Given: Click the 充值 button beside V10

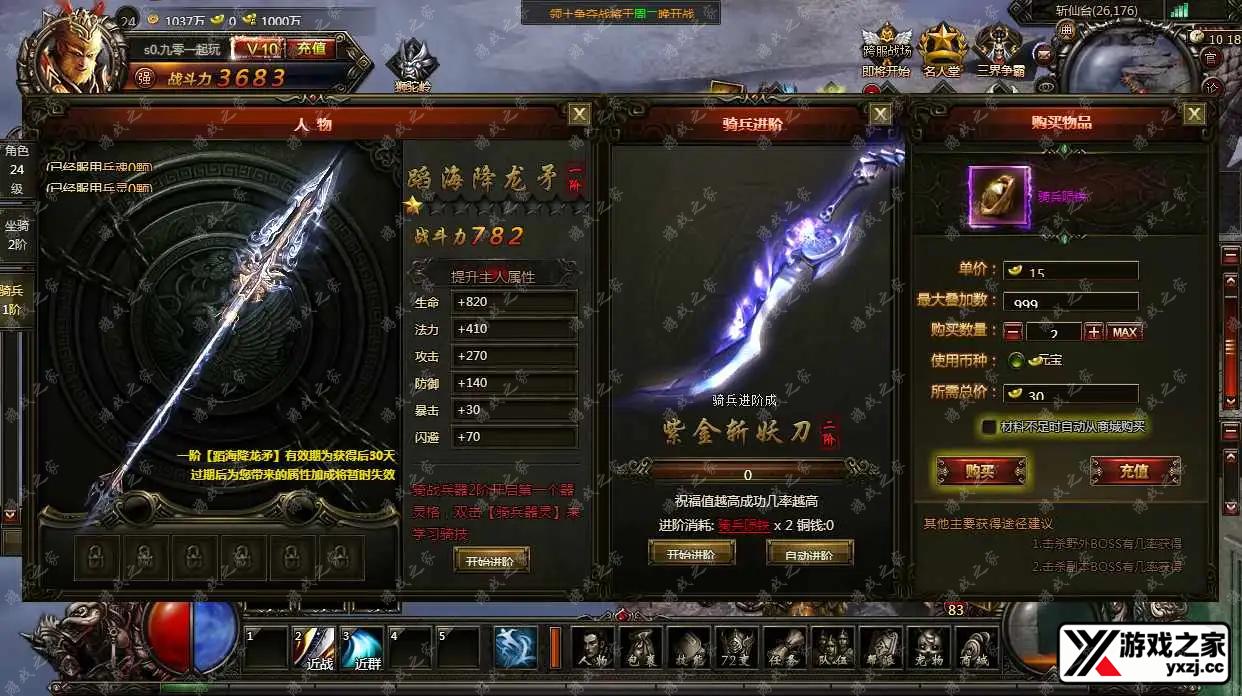Looking at the screenshot, I should point(311,48).
